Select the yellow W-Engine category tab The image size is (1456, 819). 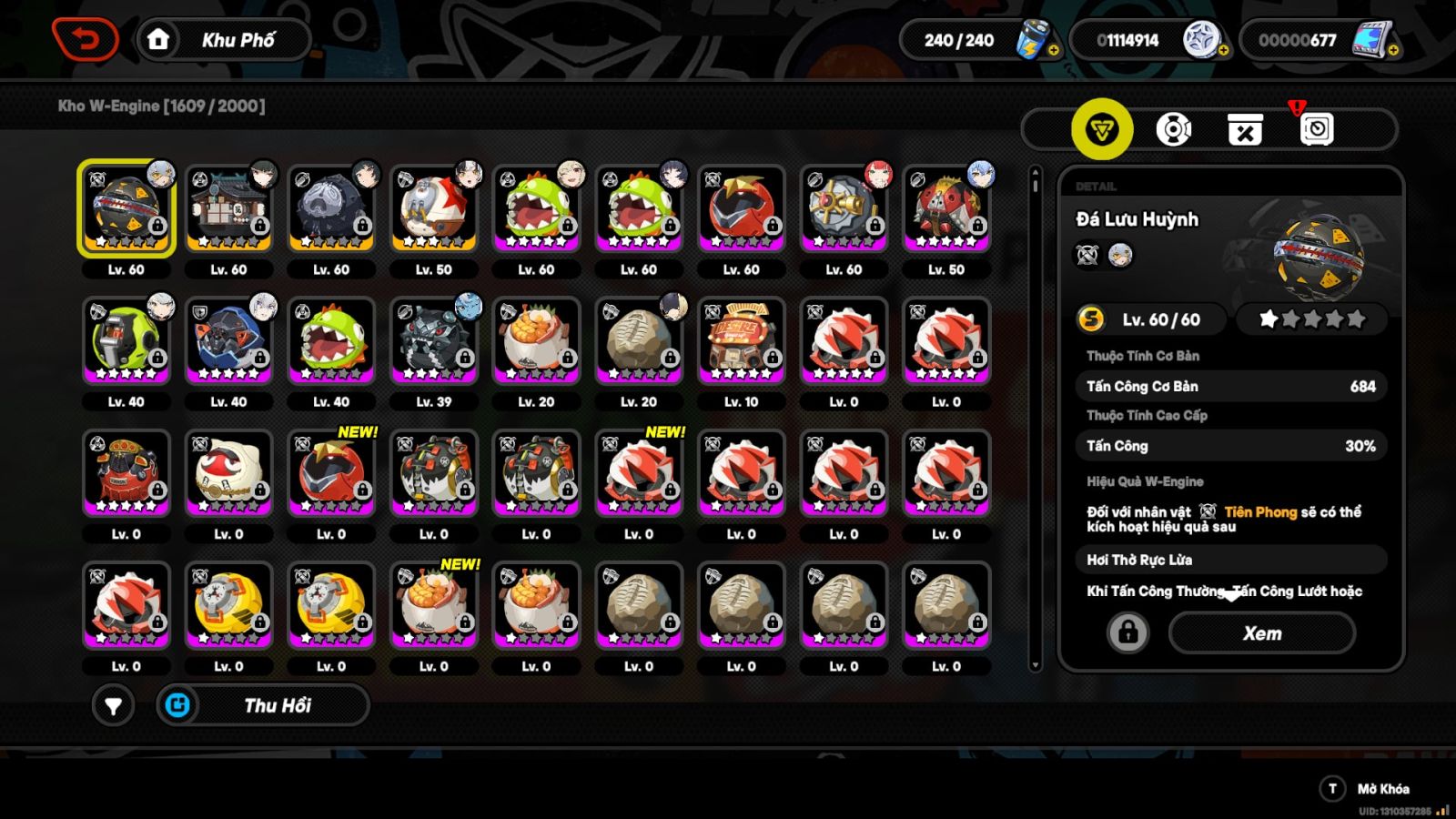coord(1101,128)
